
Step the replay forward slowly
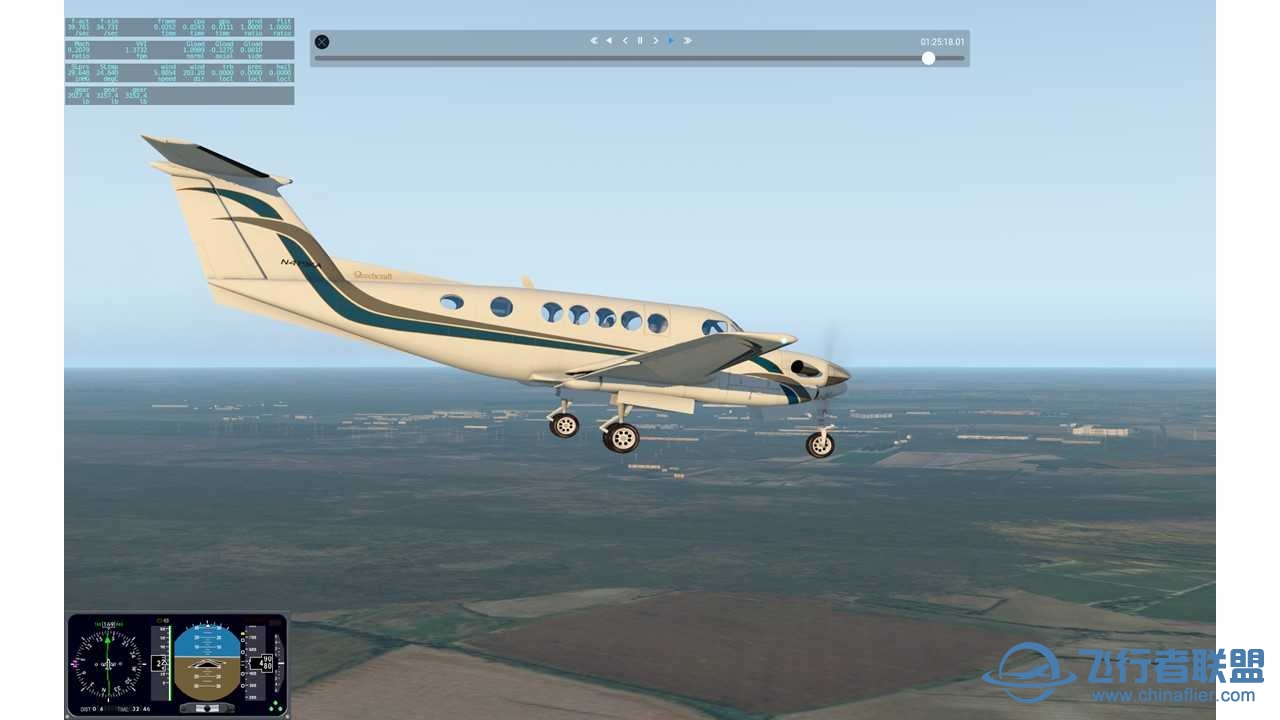tap(656, 41)
